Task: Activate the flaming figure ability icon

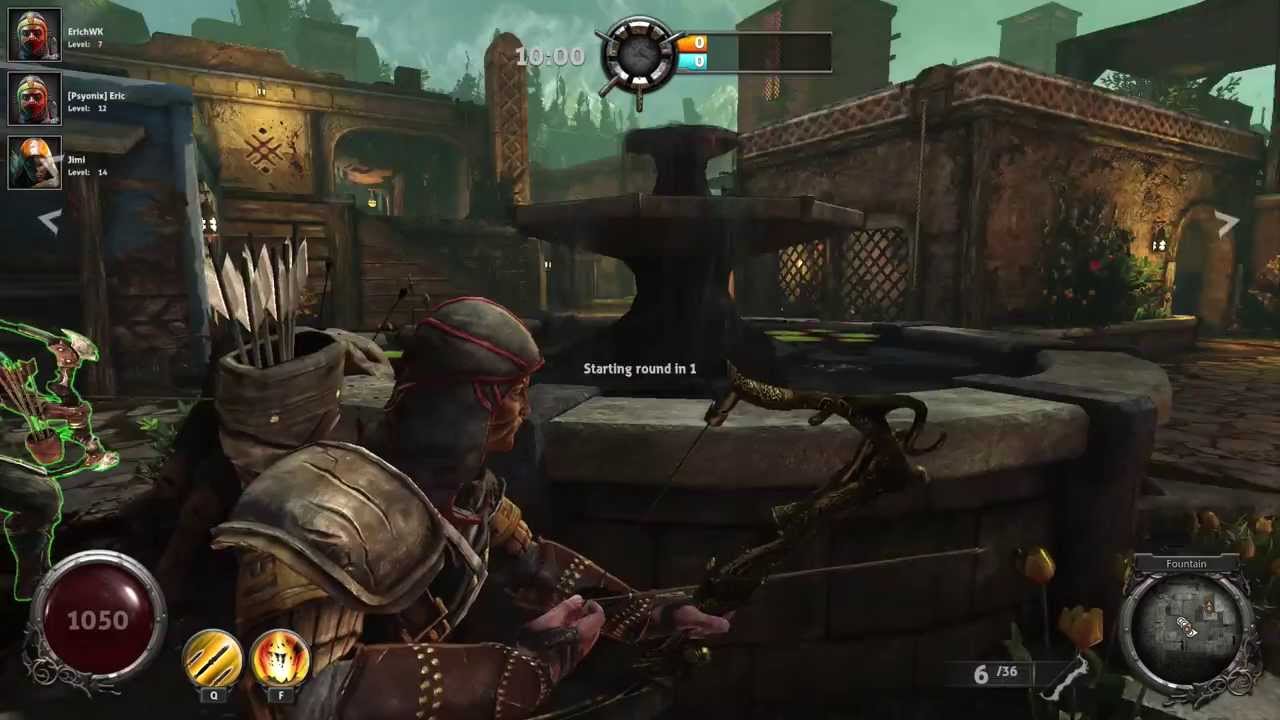Action: pyautogui.click(x=280, y=658)
